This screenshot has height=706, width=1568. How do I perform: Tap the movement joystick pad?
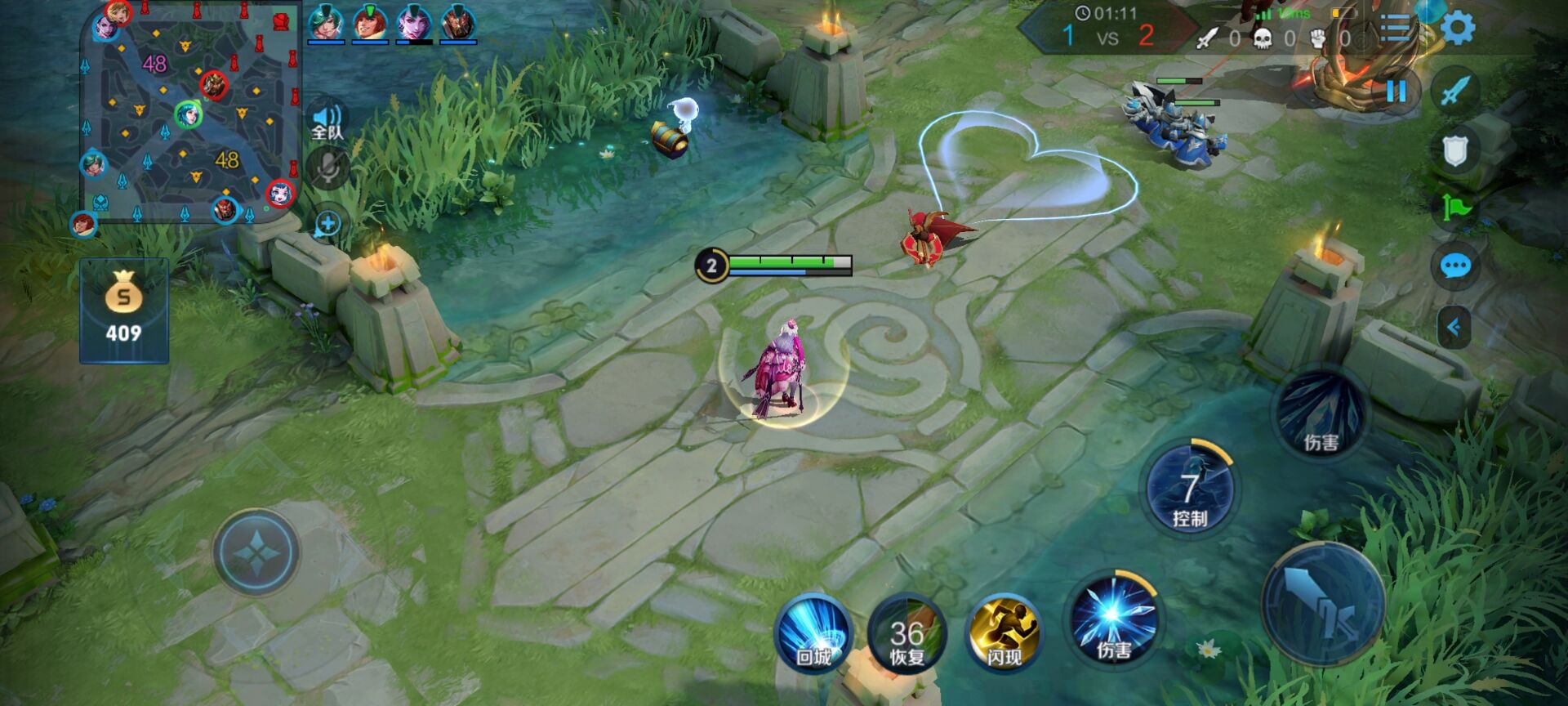256,552
